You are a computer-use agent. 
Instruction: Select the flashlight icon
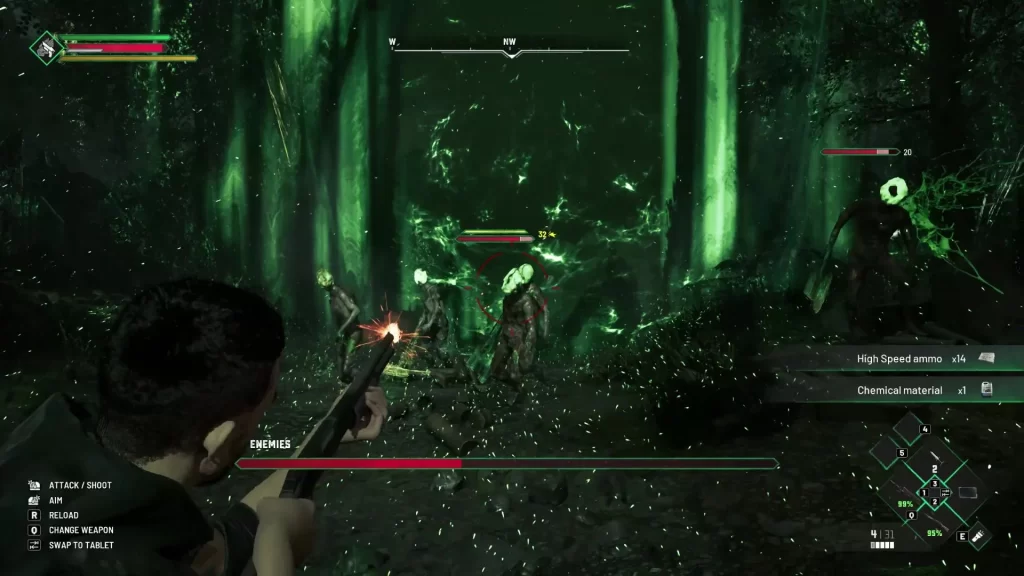tap(979, 535)
